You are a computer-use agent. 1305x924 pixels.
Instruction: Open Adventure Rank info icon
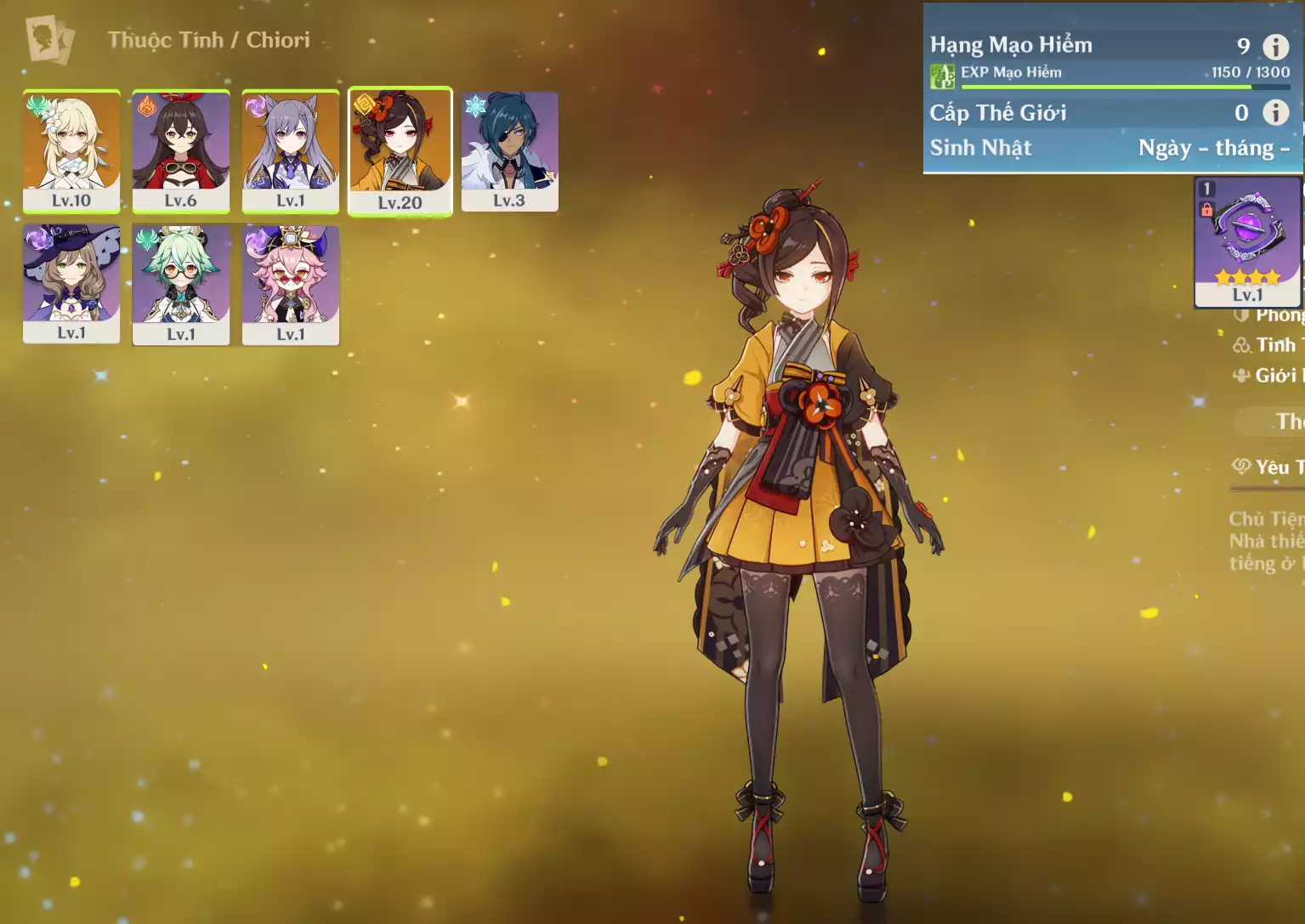[x=1275, y=46]
